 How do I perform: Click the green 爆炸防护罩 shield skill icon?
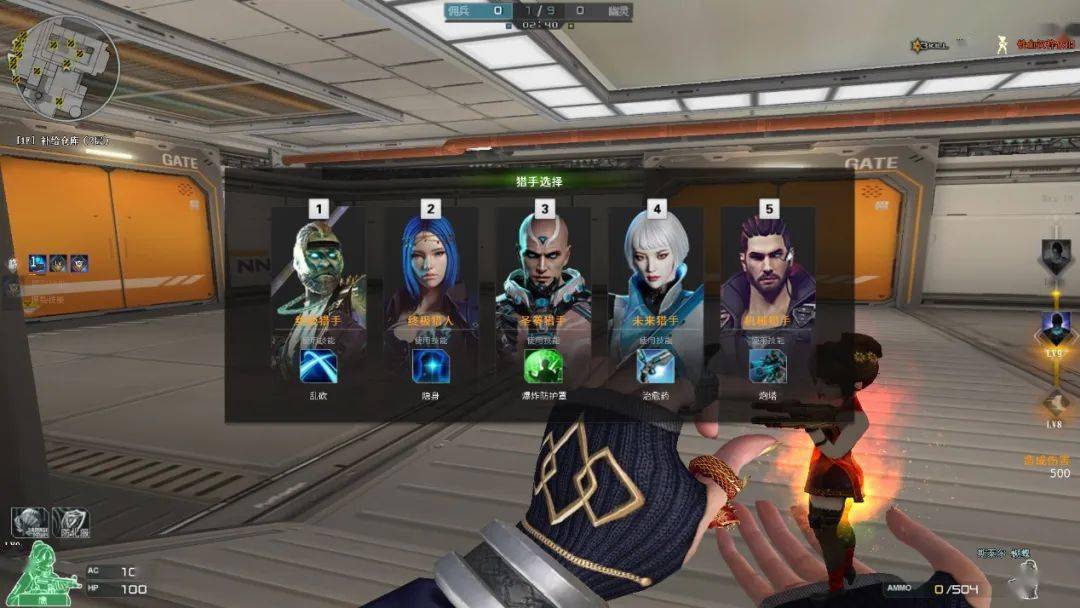[x=543, y=367]
